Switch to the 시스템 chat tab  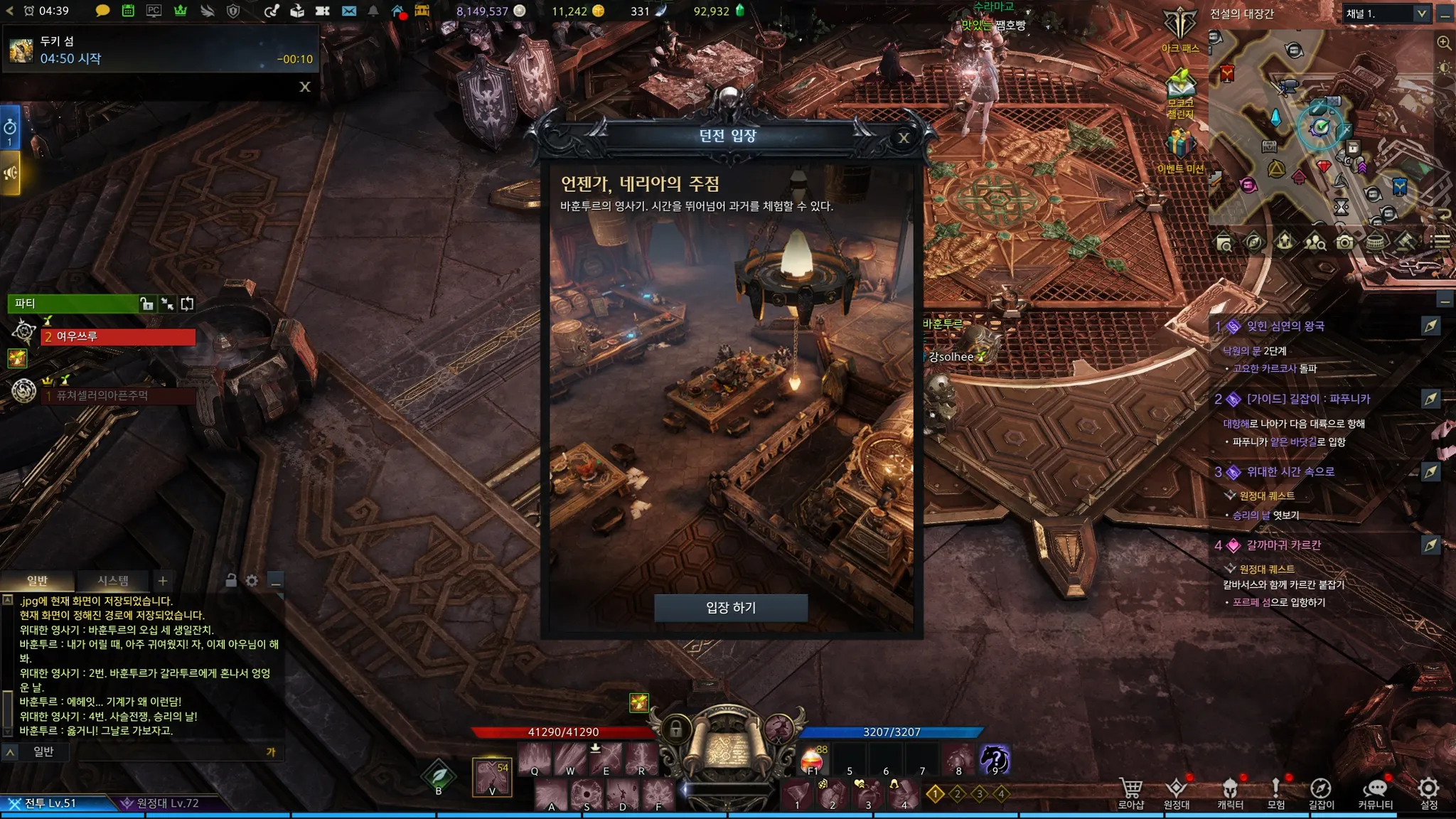click(x=113, y=581)
